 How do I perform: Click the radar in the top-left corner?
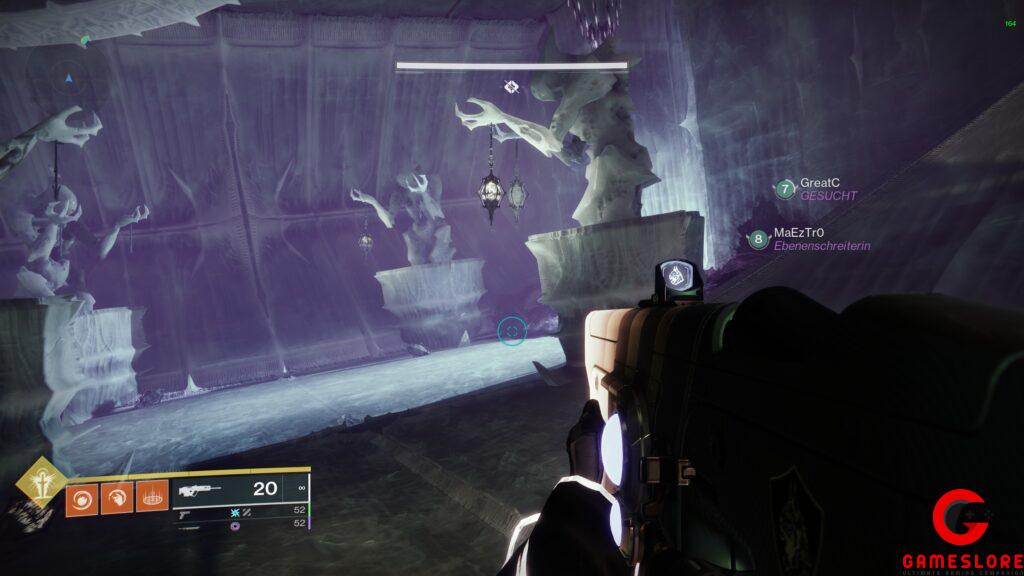[68, 76]
